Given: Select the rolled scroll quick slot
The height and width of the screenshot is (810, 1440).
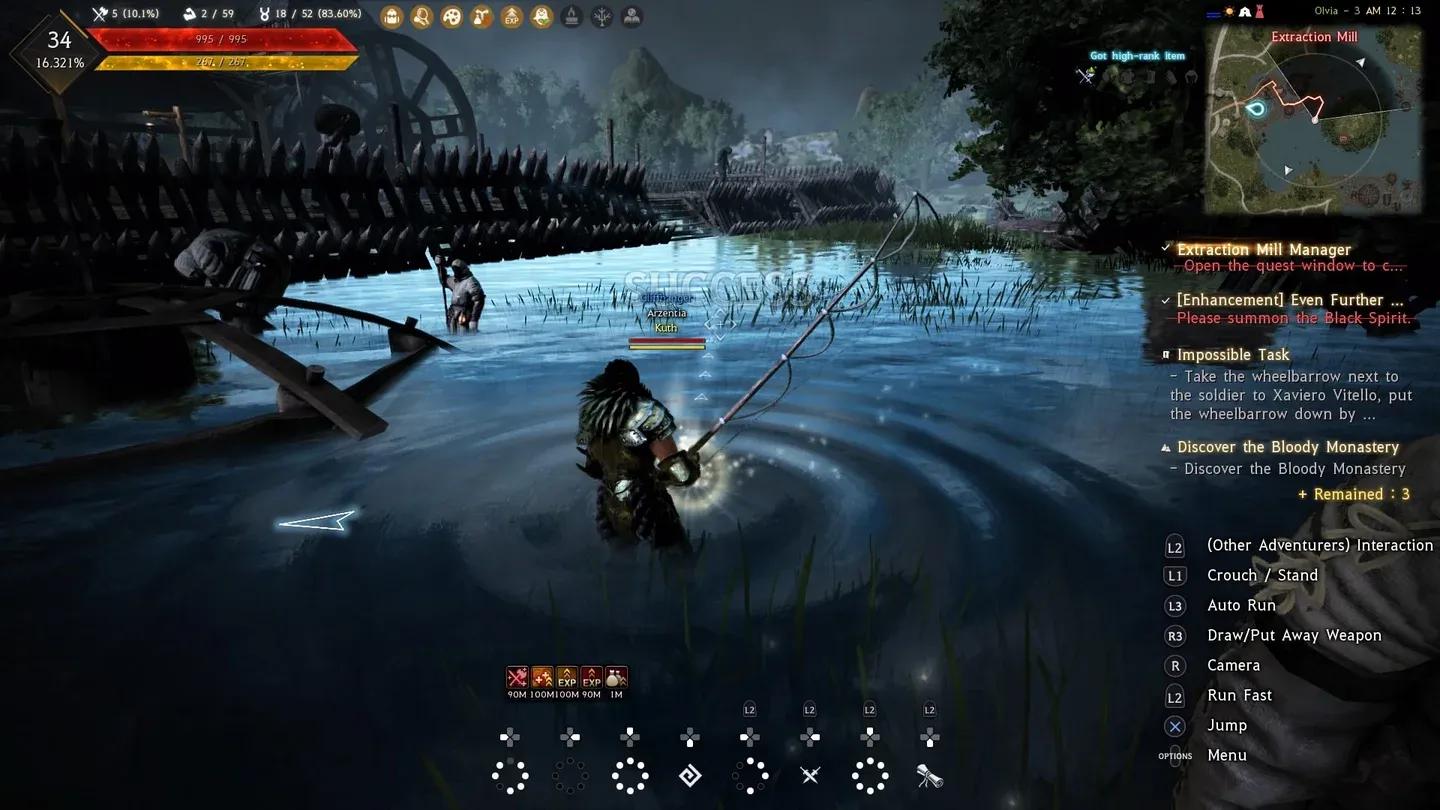Looking at the screenshot, I should [929, 775].
